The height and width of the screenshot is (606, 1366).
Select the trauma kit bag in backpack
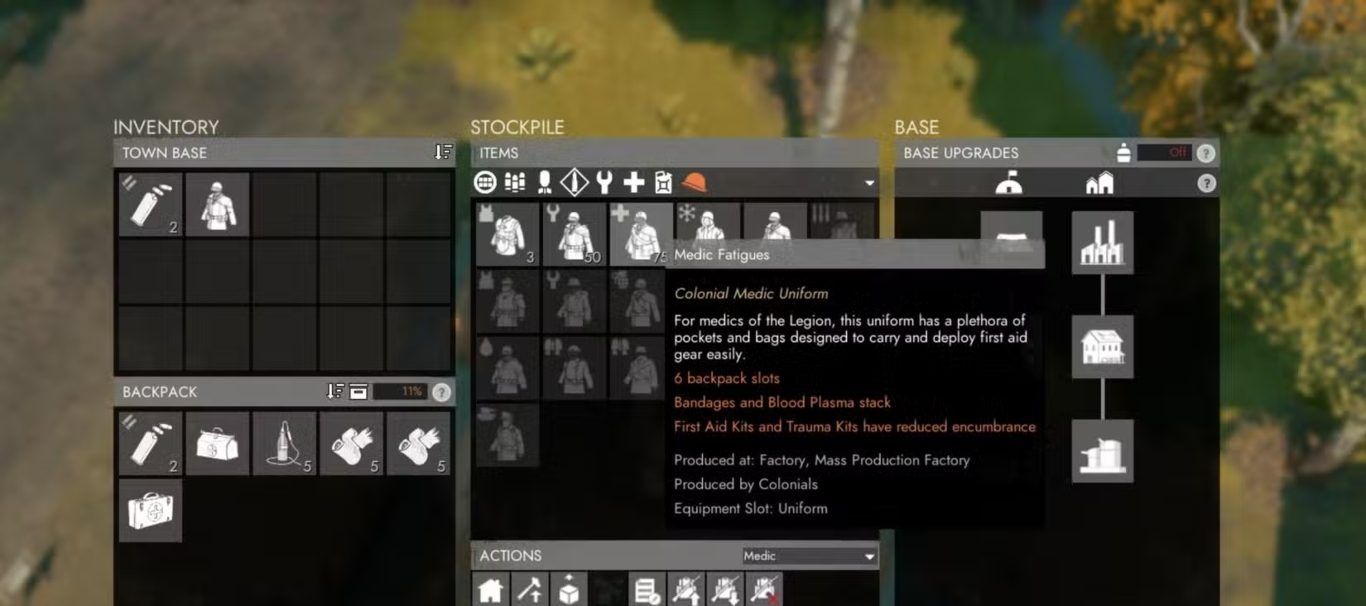pyautogui.click(x=217, y=443)
